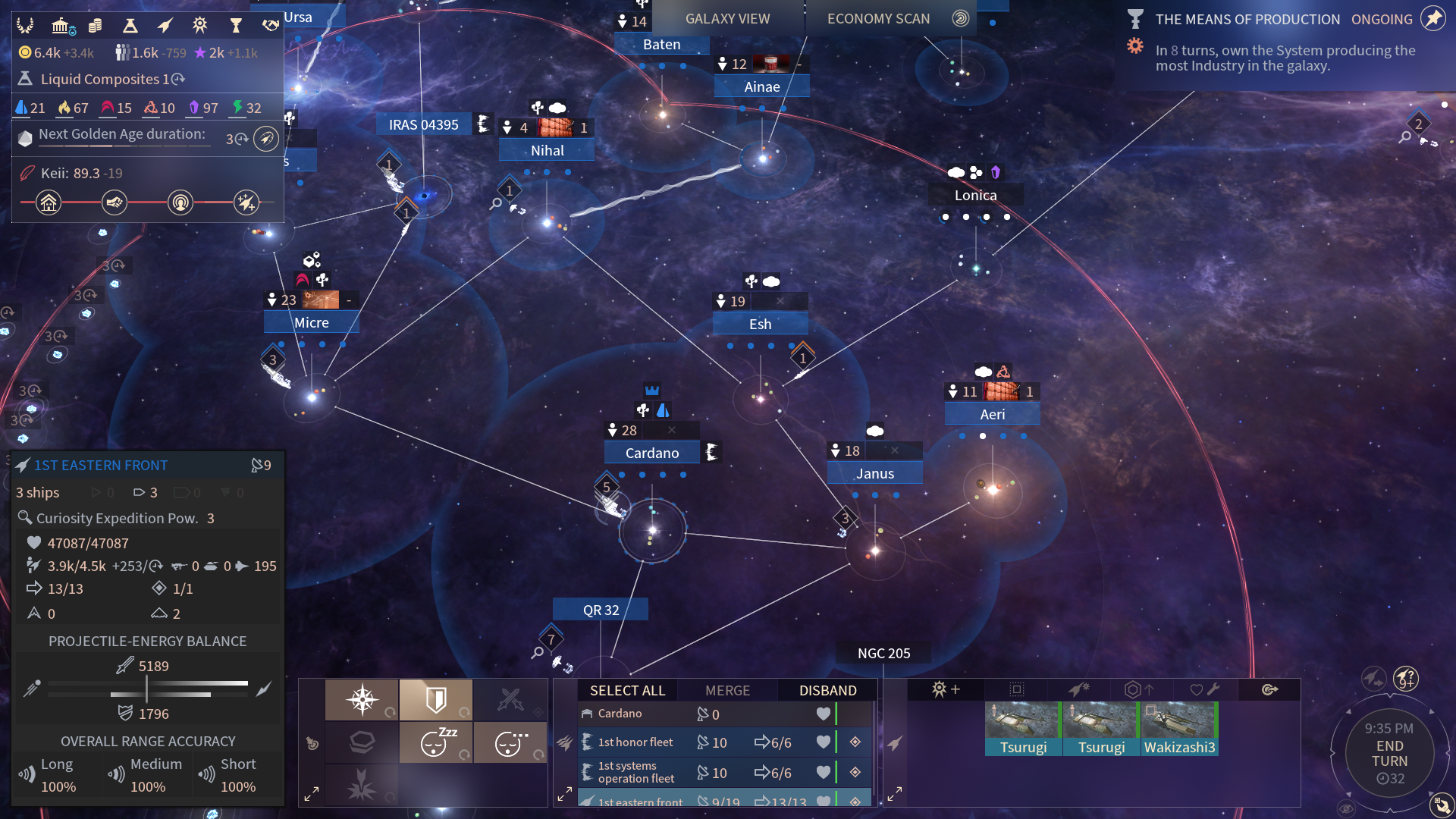
Task: Put the fleet to sleep with Zzz icon
Action: pyautogui.click(x=436, y=742)
